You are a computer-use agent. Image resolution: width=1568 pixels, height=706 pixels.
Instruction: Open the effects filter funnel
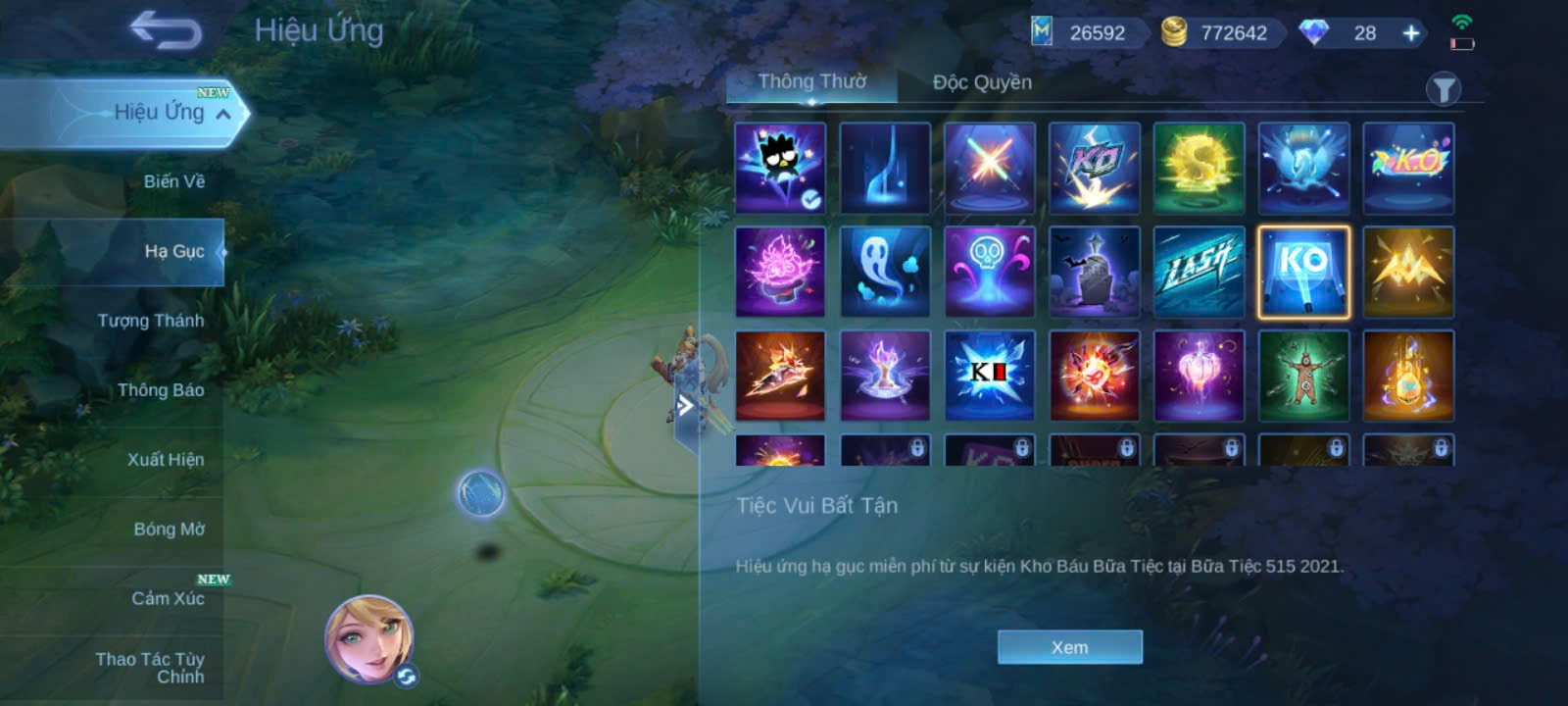pos(1443,90)
